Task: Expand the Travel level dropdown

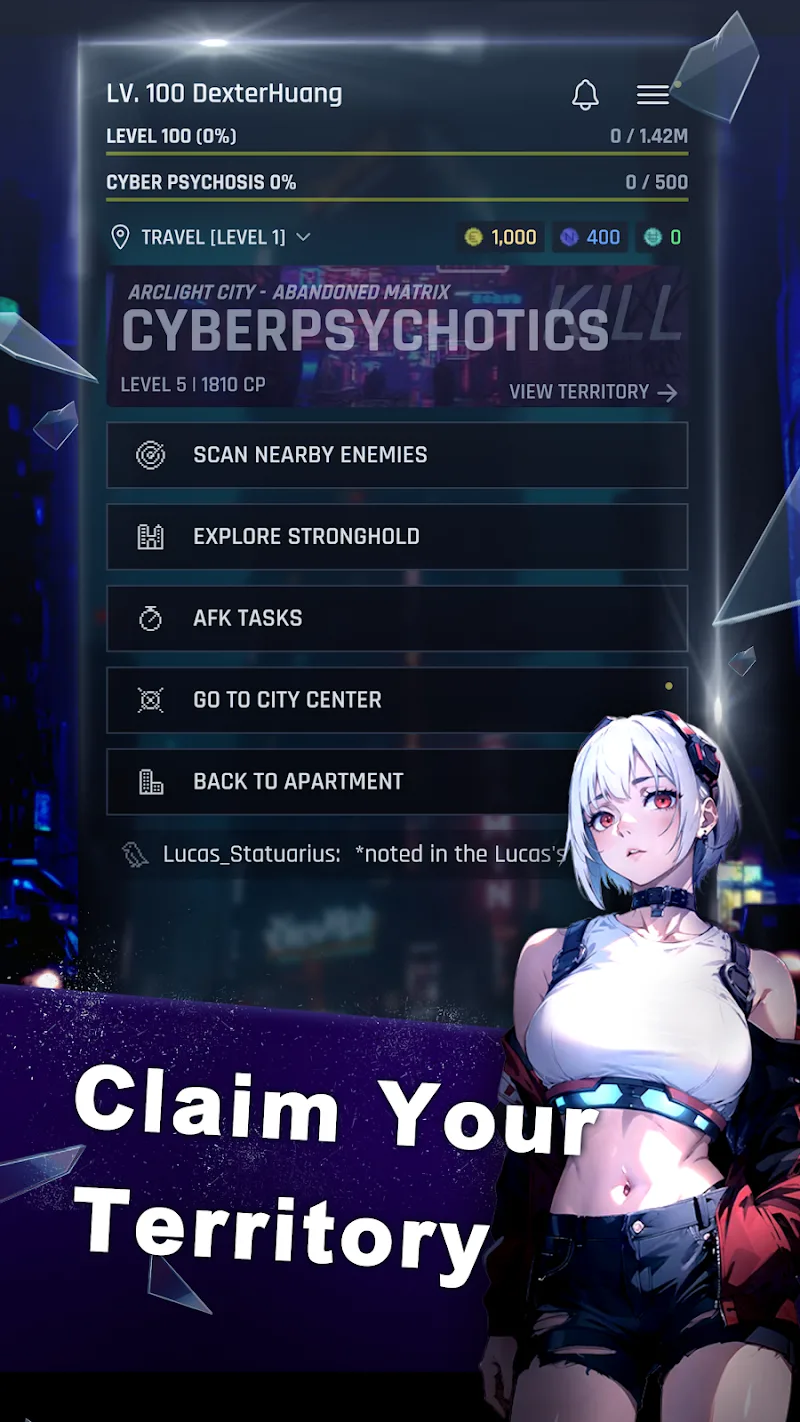Action: click(x=211, y=237)
